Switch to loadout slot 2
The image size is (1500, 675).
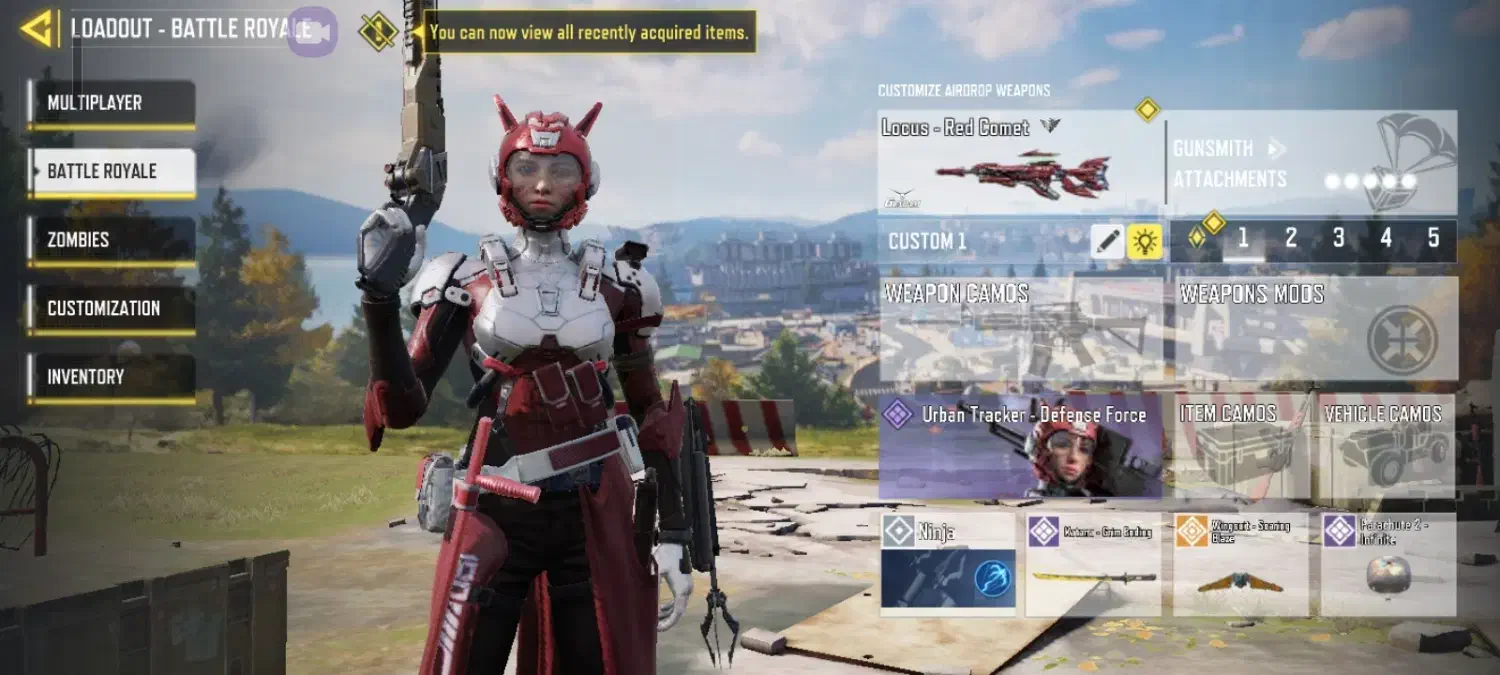point(1291,239)
